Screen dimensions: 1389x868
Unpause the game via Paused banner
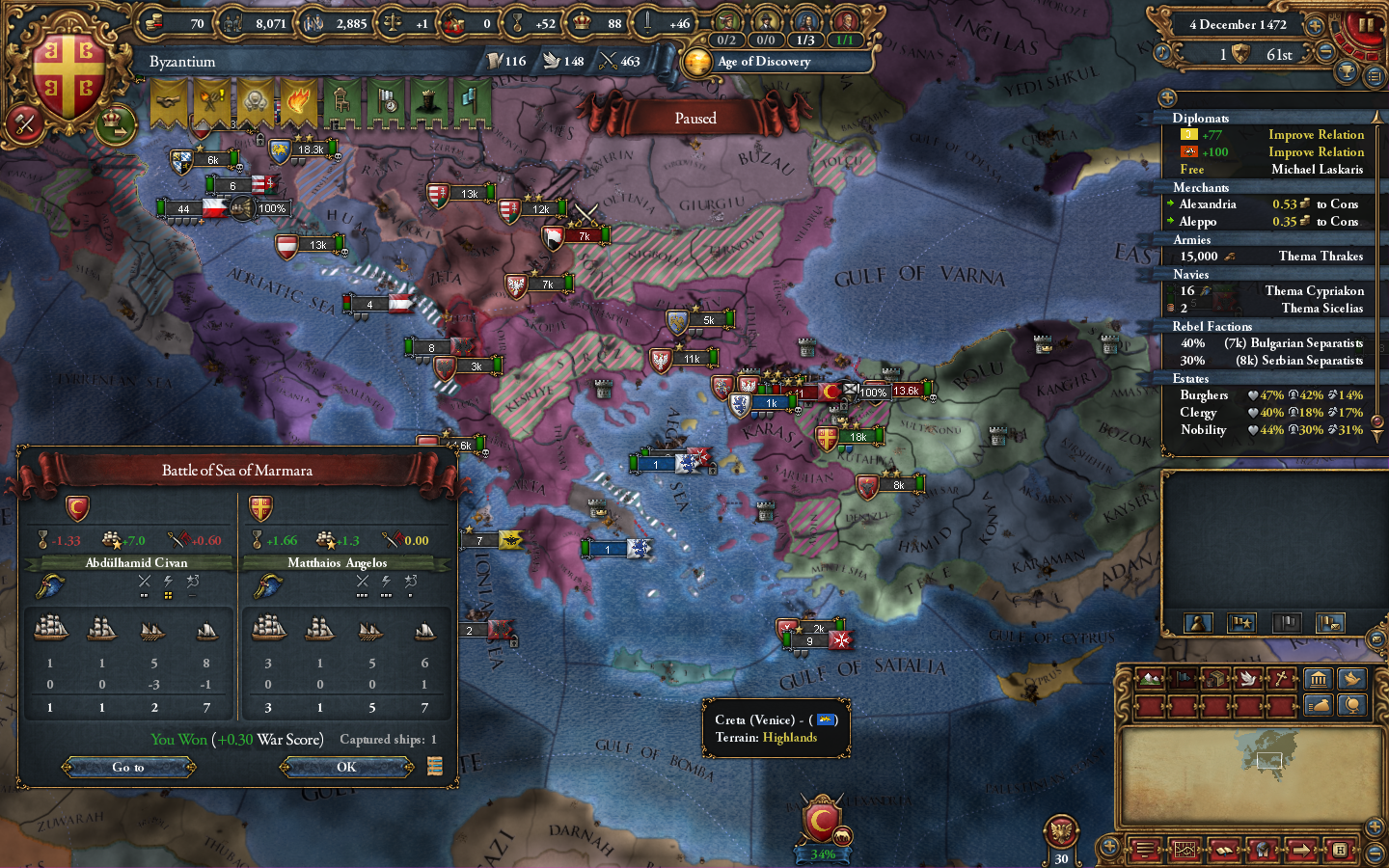click(696, 118)
